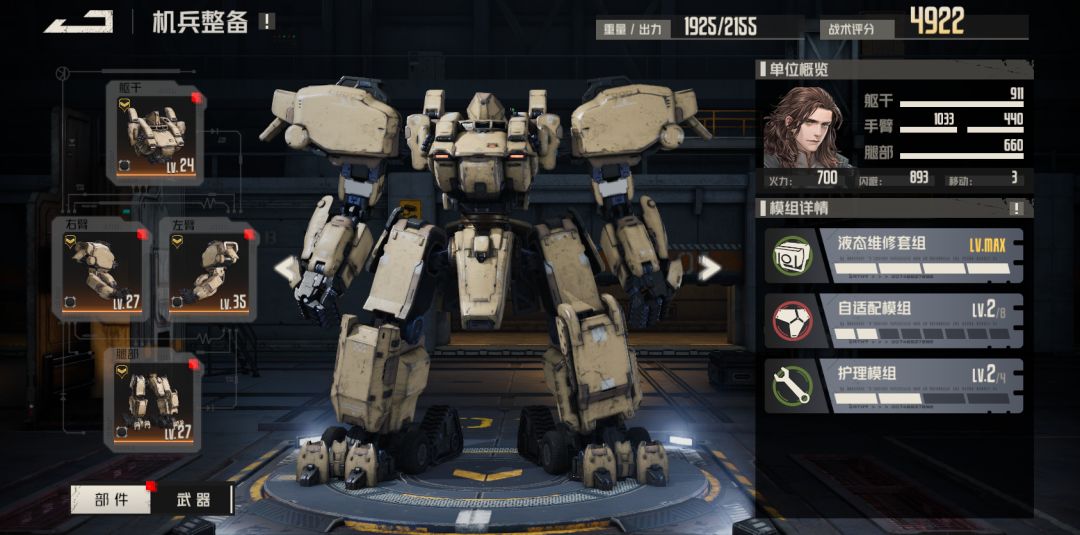Show the previous mech with left arrow
Screen dimensions: 1080x535
[x=287, y=268]
